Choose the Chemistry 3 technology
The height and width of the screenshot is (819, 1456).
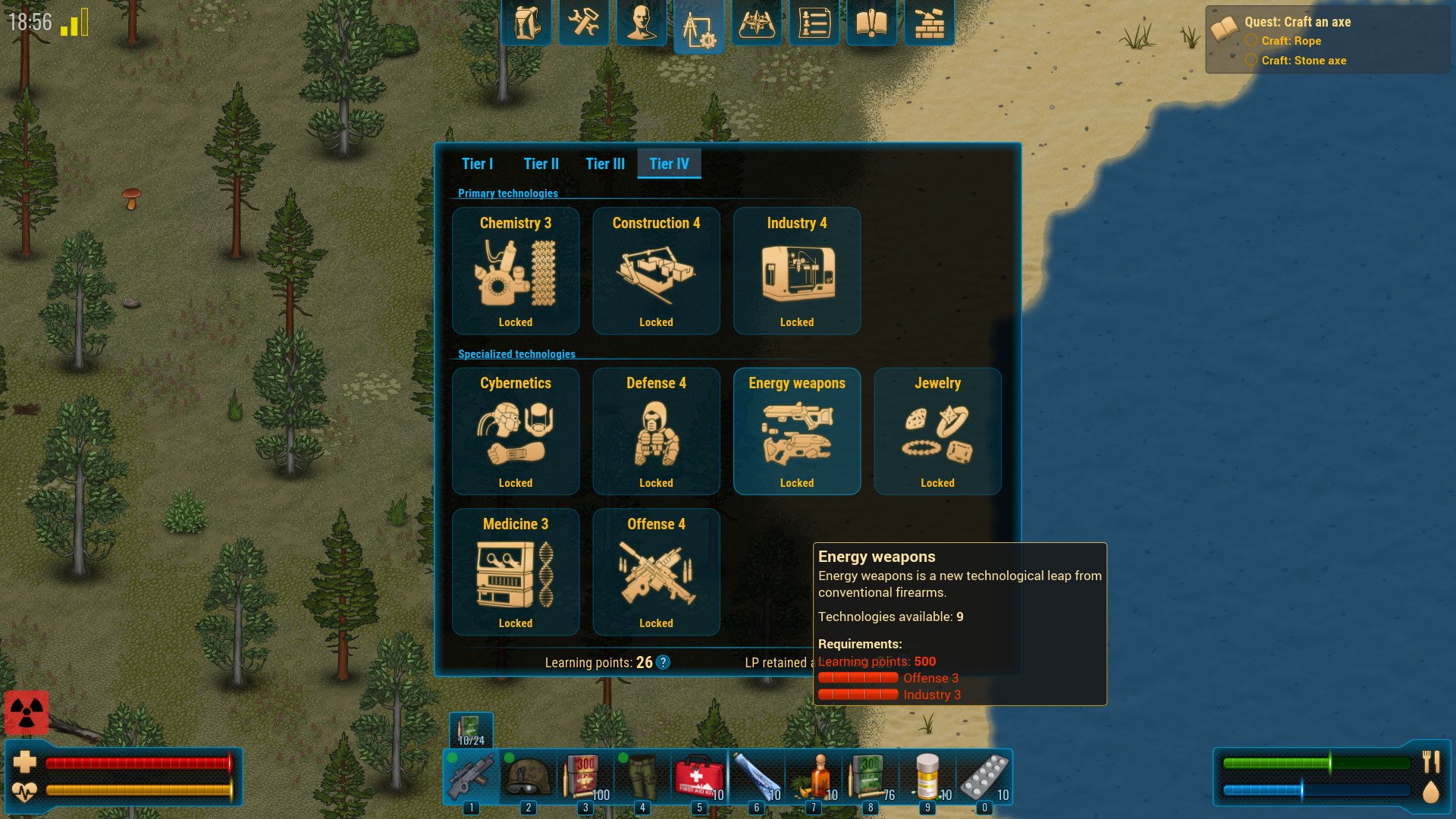pos(516,271)
